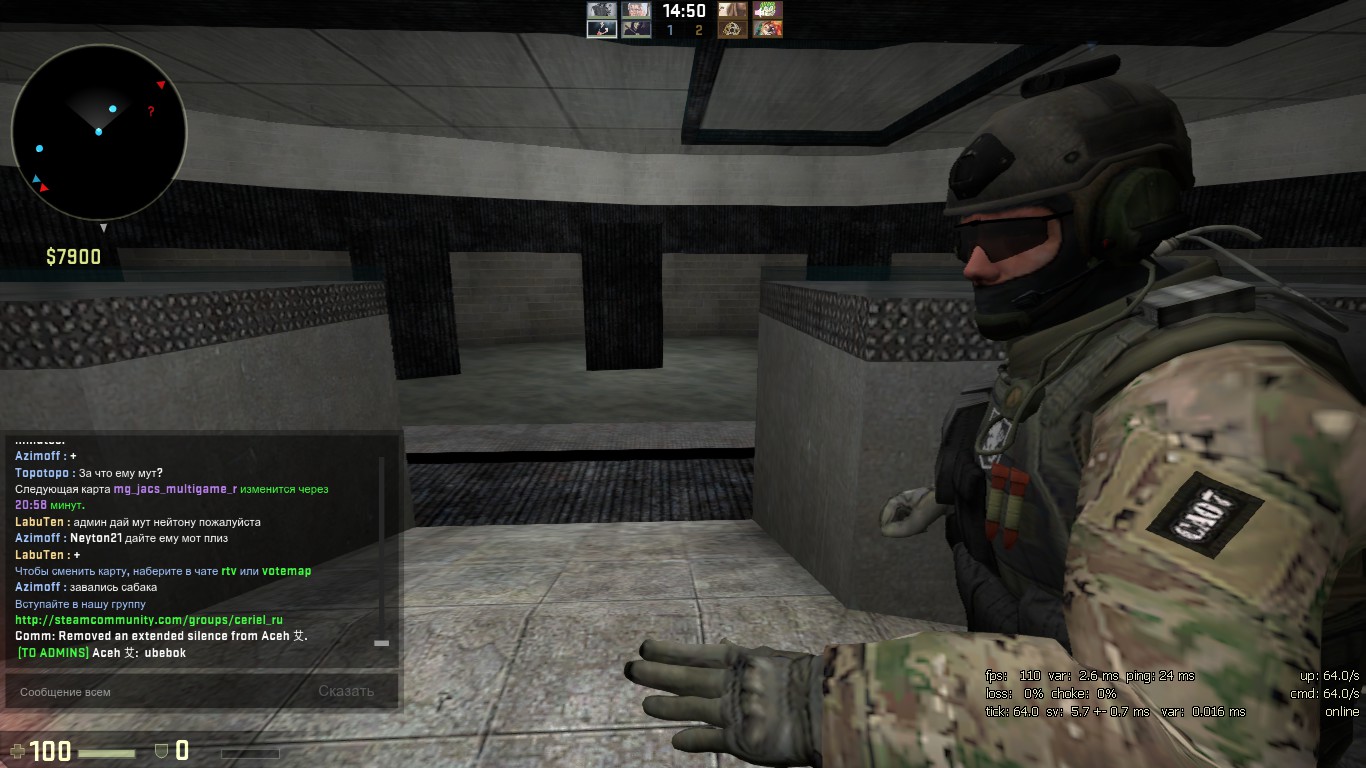
Task: Select the red-haired character player avatar
Action: pos(768,30)
